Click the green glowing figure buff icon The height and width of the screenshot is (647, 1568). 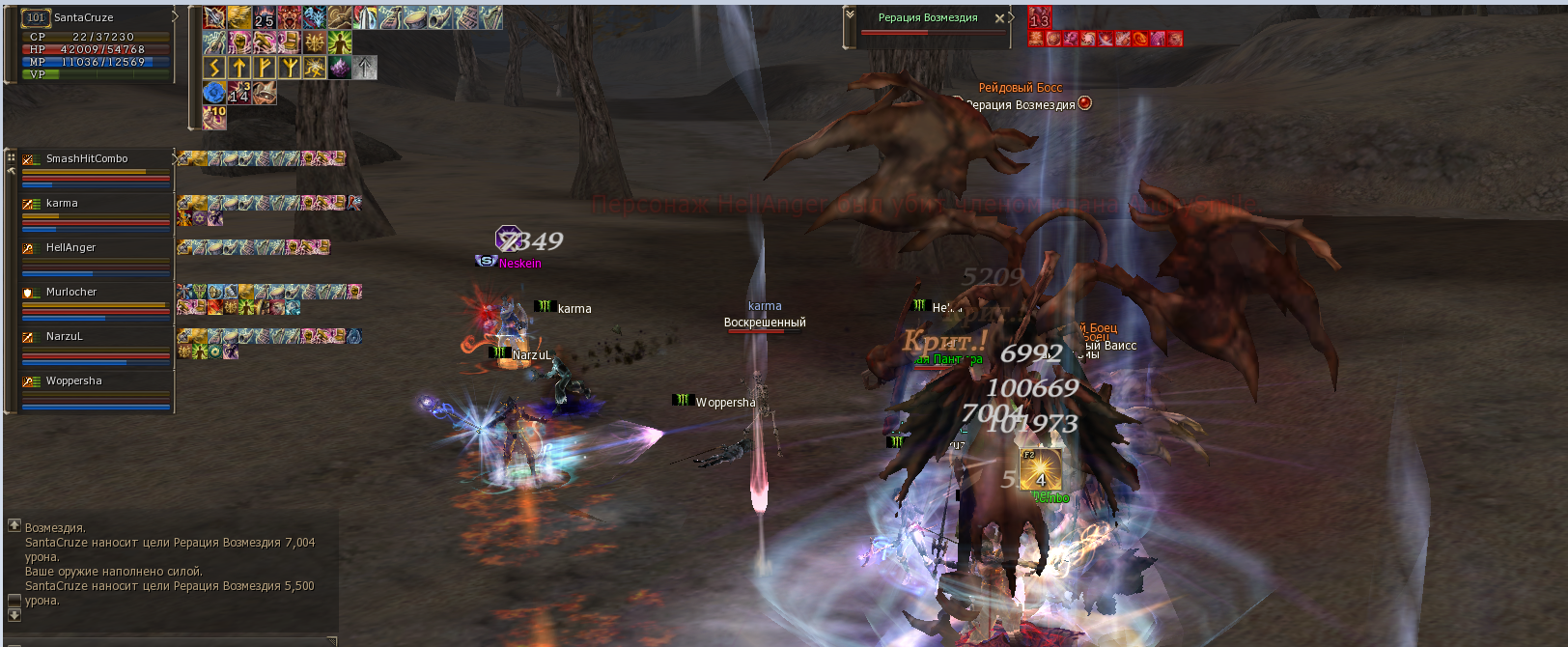tap(339, 42)
